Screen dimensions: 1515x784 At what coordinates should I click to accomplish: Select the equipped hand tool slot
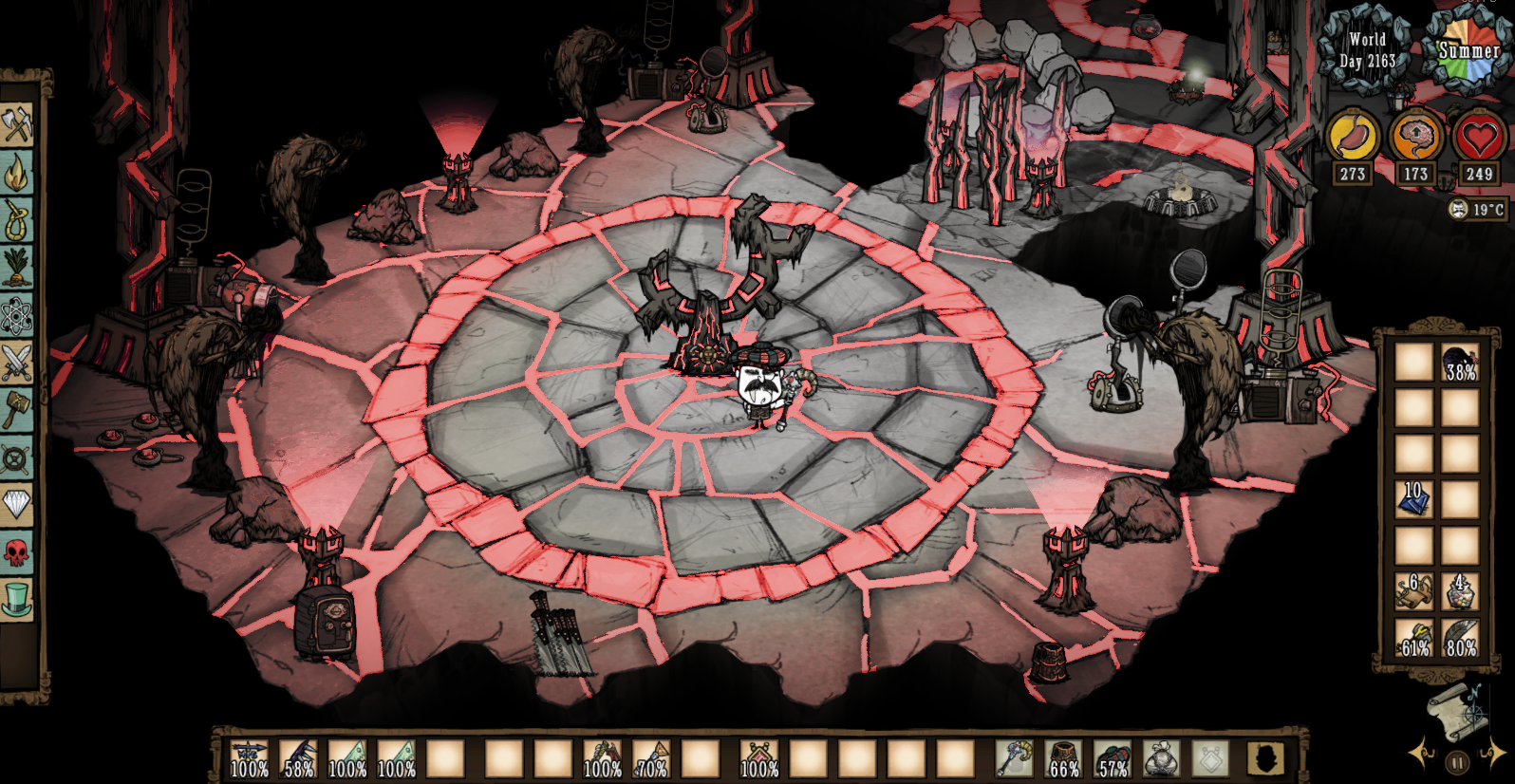point(1014,759)
